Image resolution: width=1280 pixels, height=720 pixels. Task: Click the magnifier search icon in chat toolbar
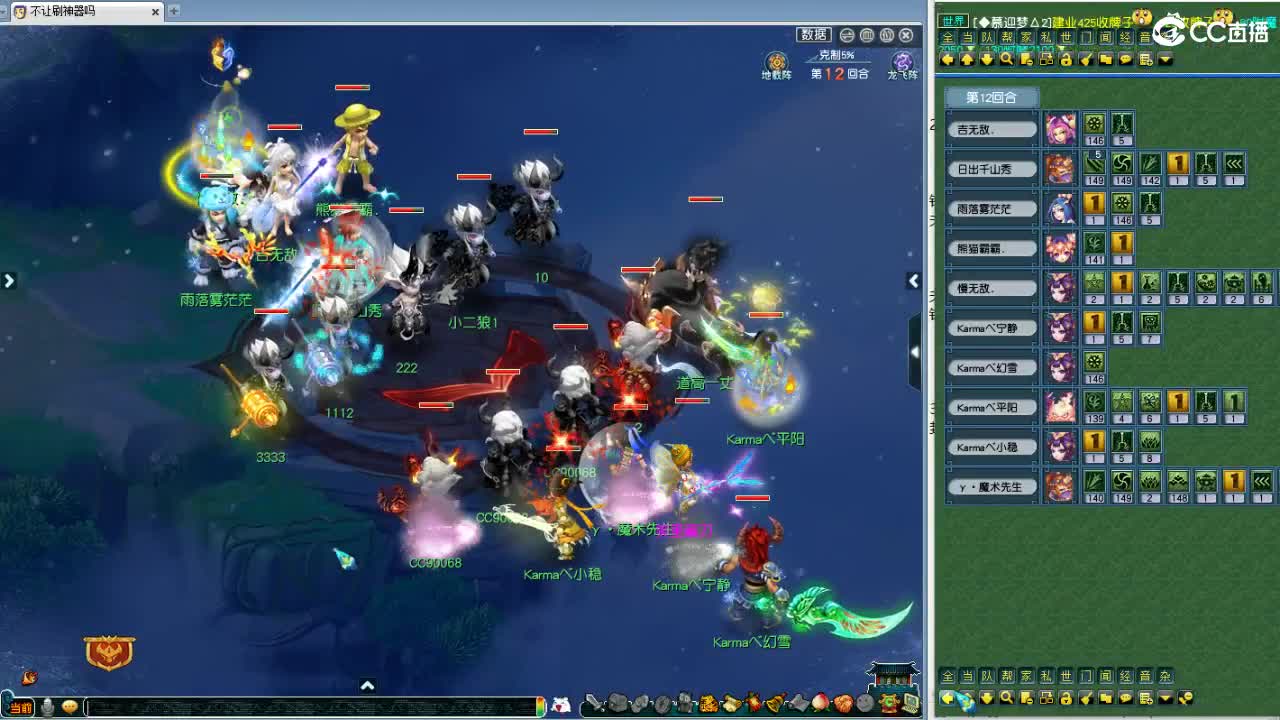[1007, 60]
